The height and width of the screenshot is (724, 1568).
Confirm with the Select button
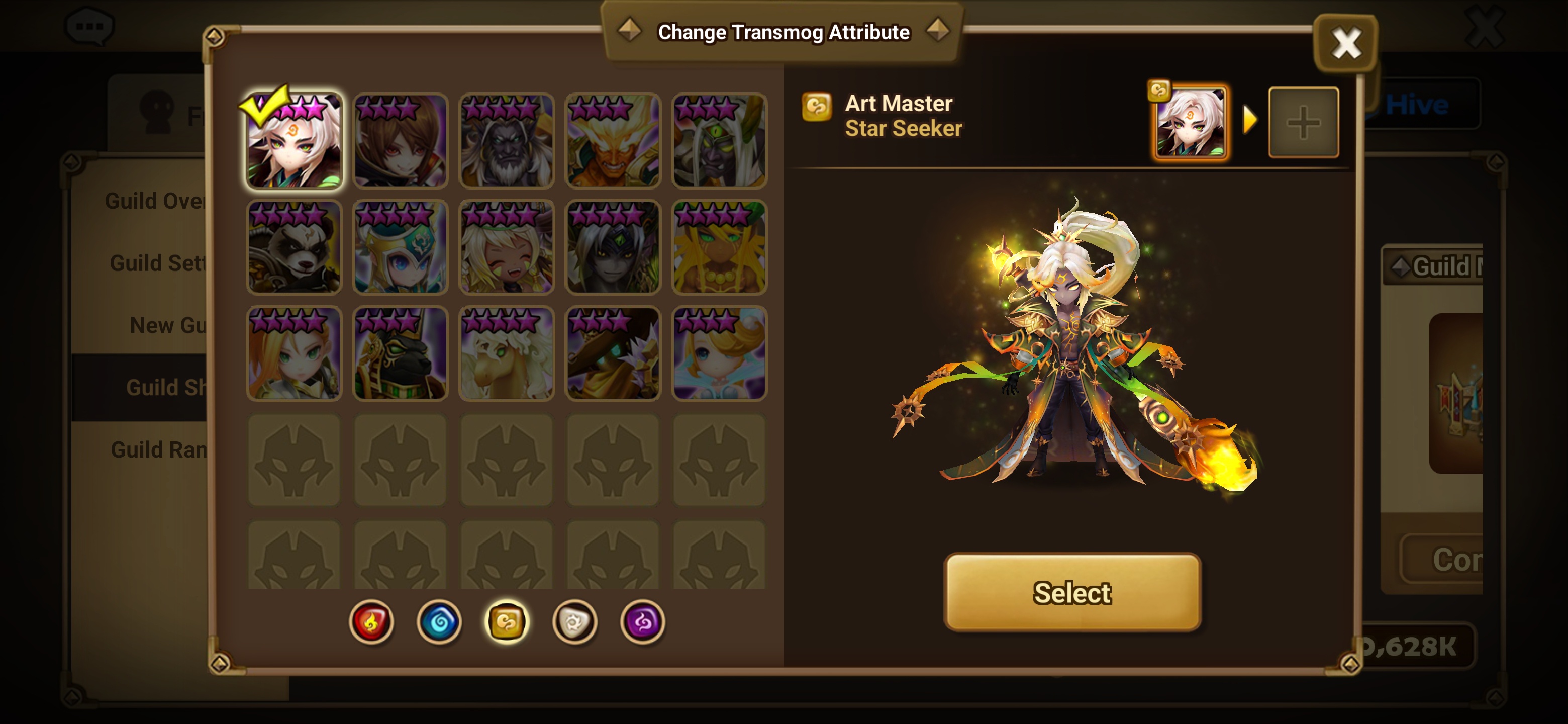(1072, 592)
